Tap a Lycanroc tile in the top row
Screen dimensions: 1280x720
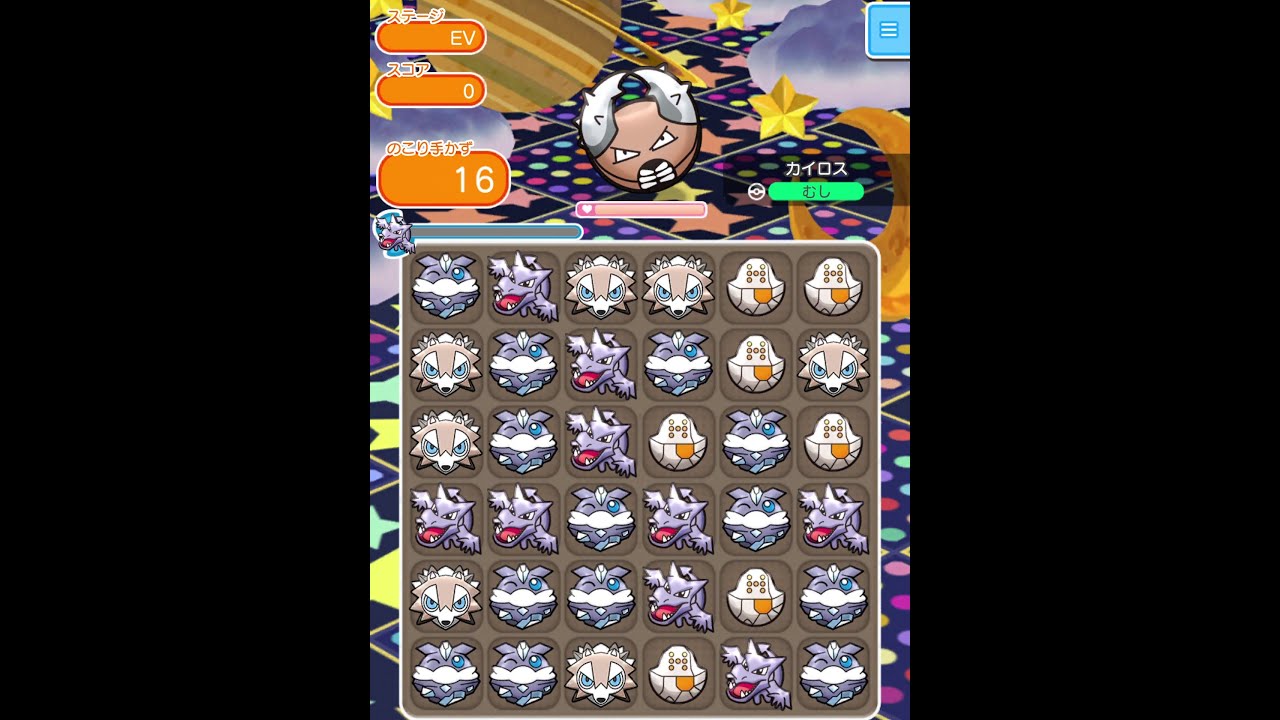(x=601, y=288)
